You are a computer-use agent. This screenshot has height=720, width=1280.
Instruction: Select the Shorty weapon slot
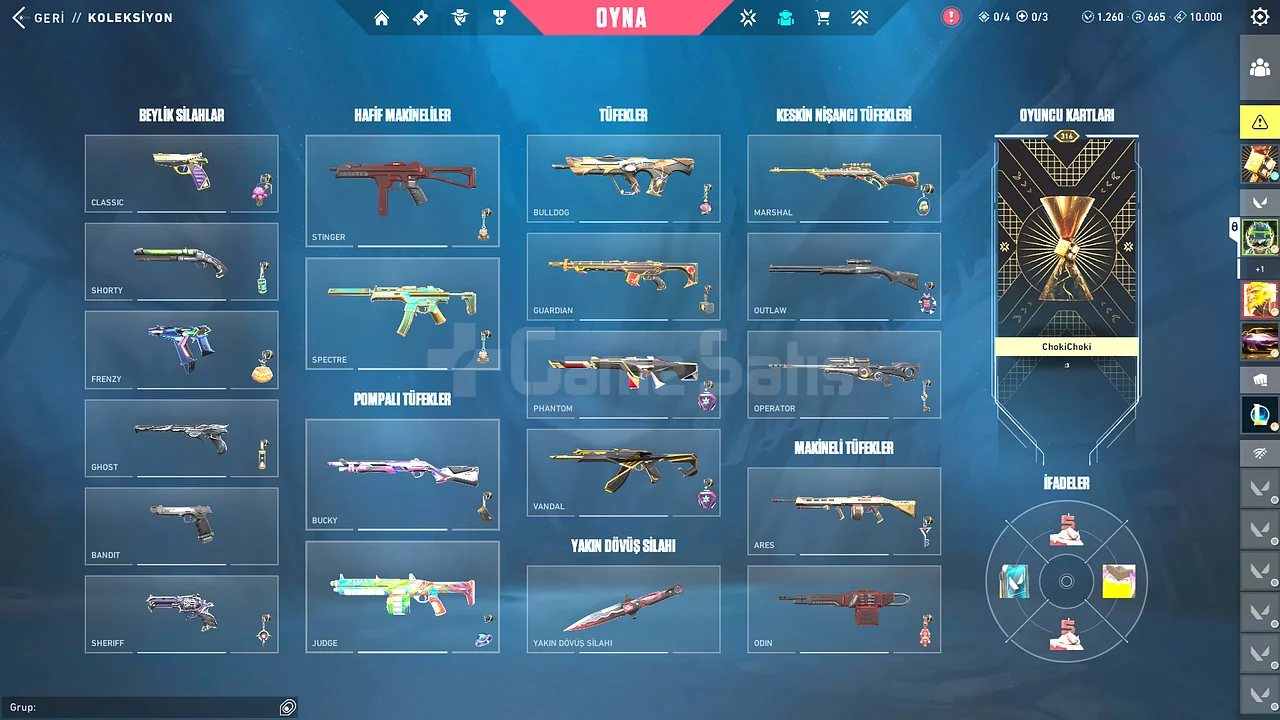pyautogui.click(x=181, y=261)
